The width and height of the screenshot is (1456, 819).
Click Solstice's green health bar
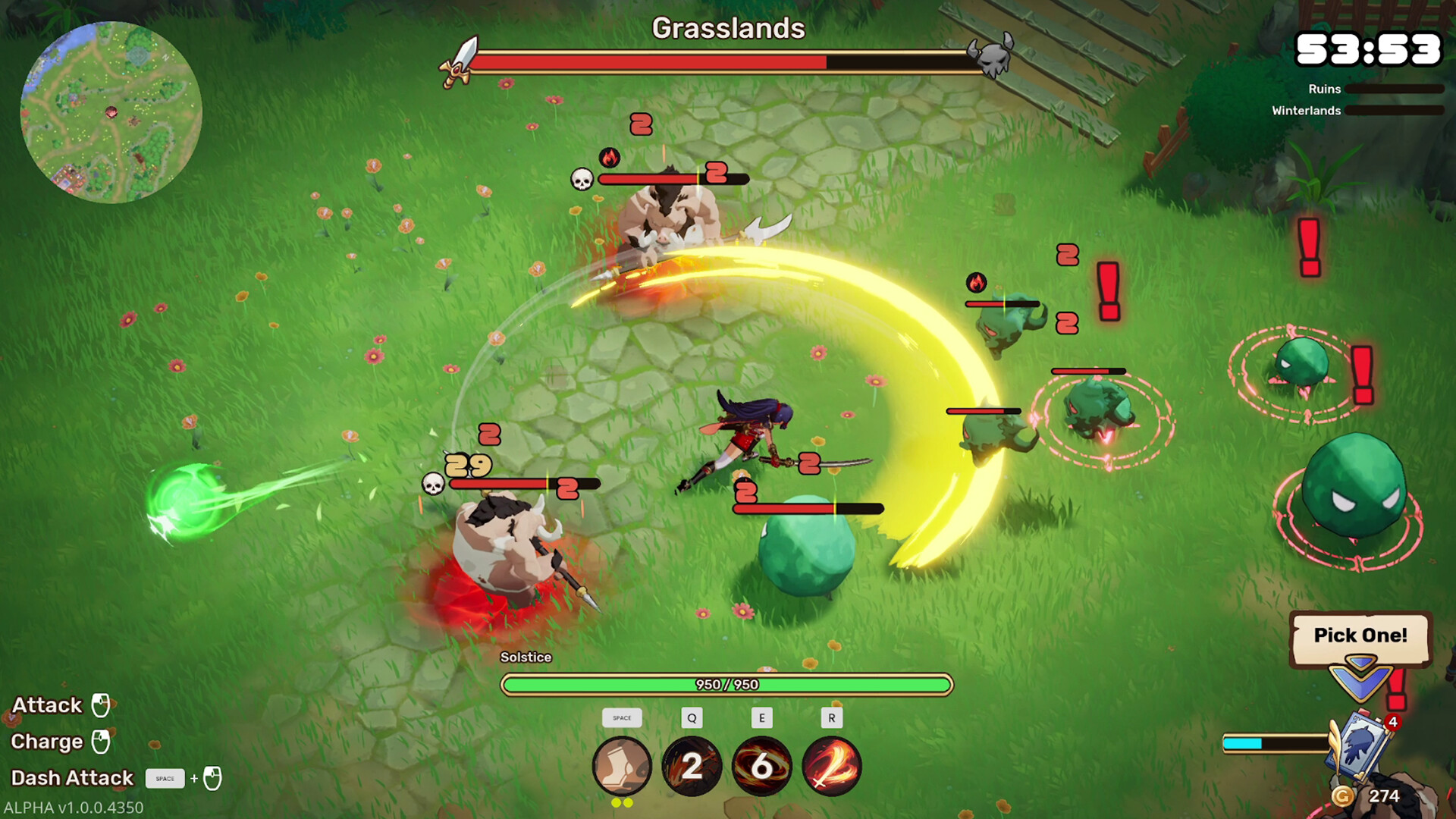pyautogui.click(x=726, y=683)
